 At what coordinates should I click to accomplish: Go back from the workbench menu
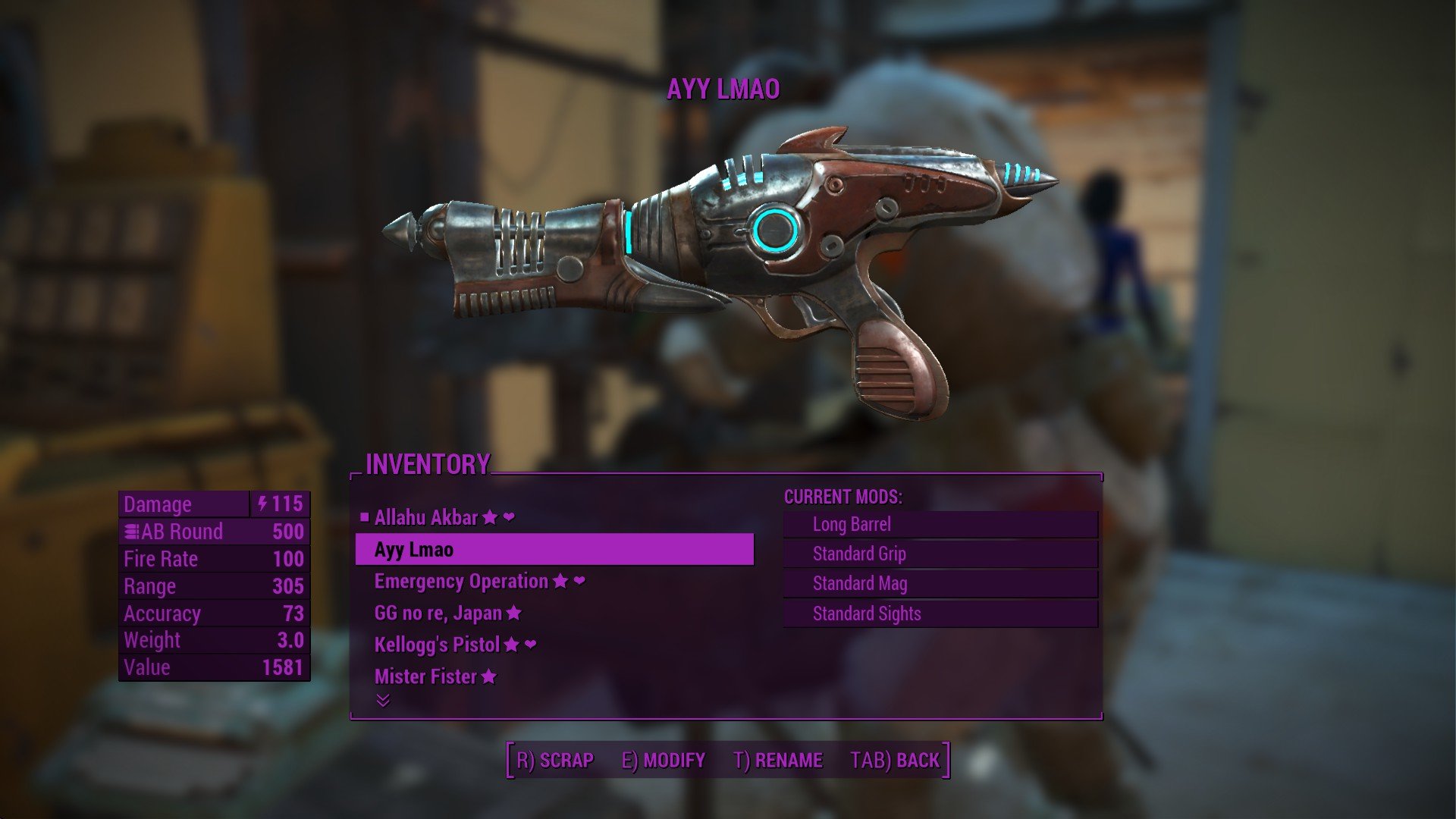point(895,761)
